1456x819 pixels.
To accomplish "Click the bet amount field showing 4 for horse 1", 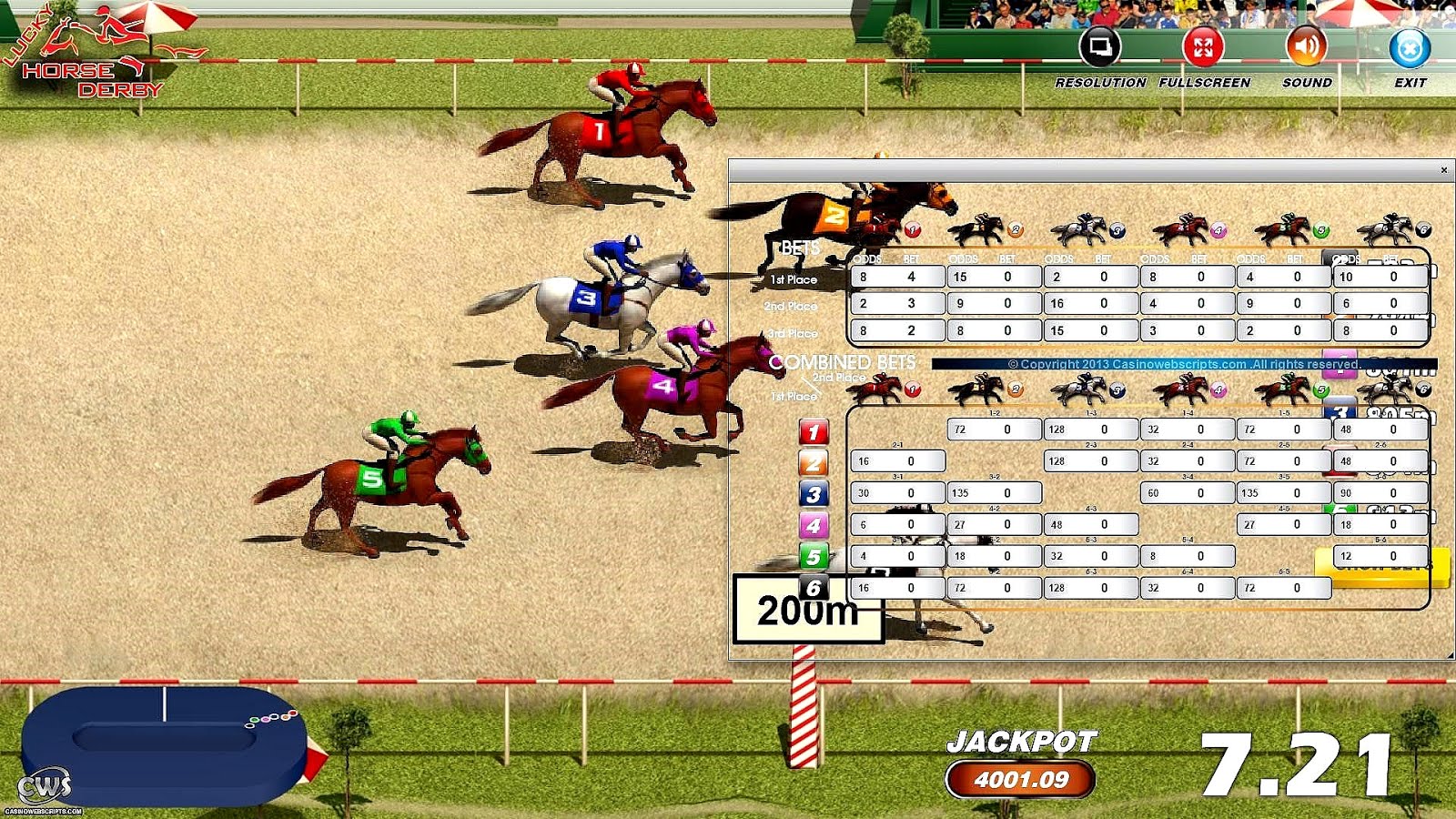I will [x=916, y=276].
